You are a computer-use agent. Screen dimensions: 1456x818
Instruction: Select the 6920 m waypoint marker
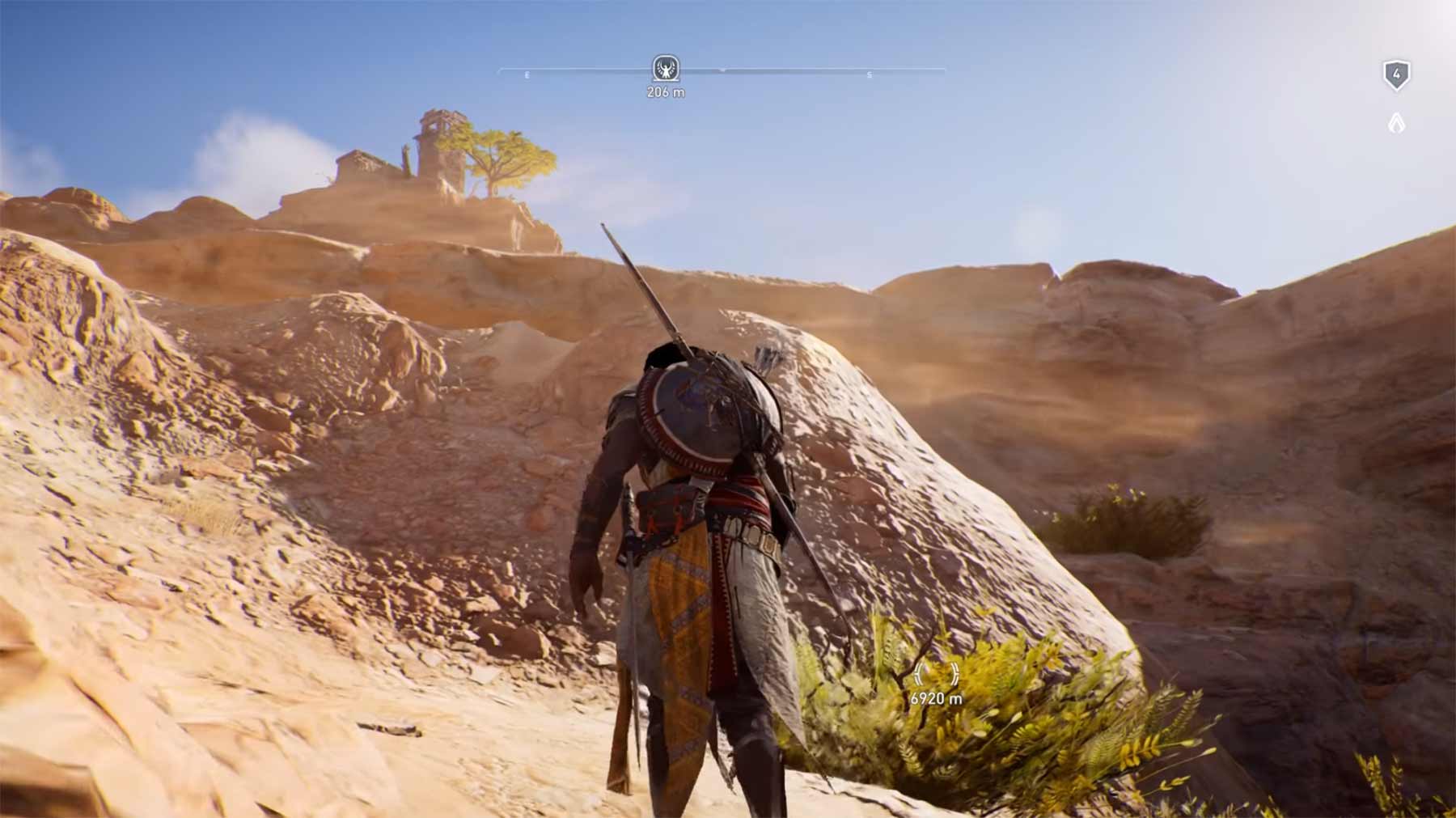[x=936, y=675]
